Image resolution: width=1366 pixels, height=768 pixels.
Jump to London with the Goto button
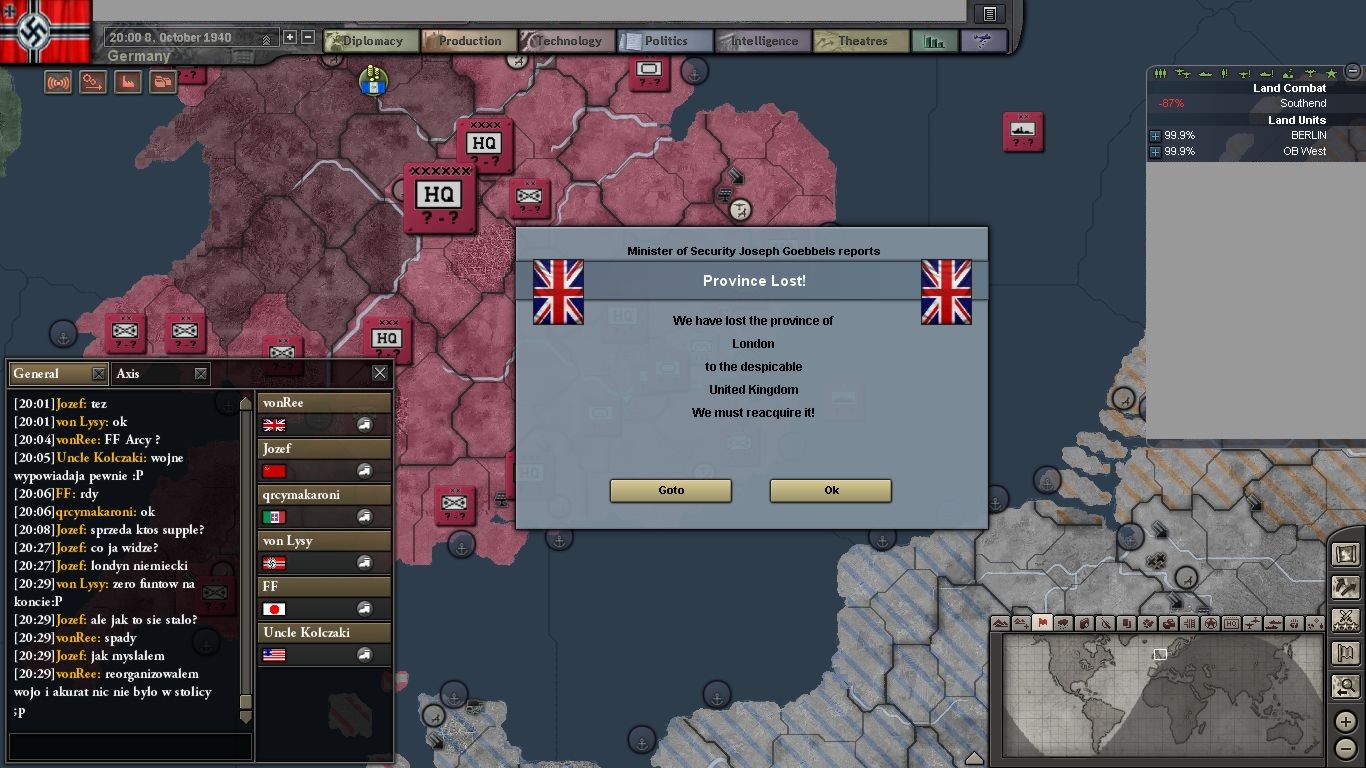click(x=671, y=490)
